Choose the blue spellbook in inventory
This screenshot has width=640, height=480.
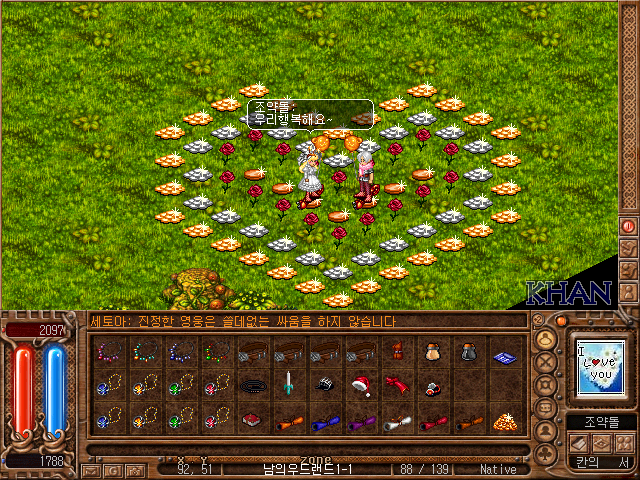pos(505,352)
